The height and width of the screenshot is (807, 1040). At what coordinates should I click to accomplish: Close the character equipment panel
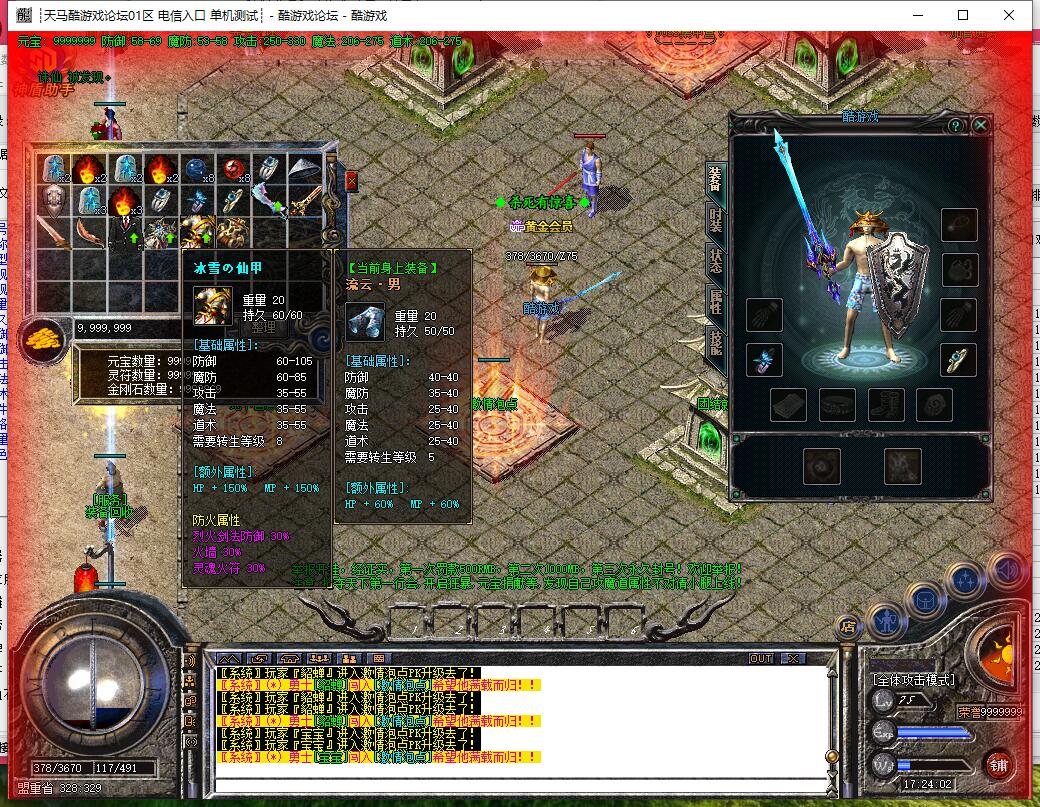coord(981,125)
